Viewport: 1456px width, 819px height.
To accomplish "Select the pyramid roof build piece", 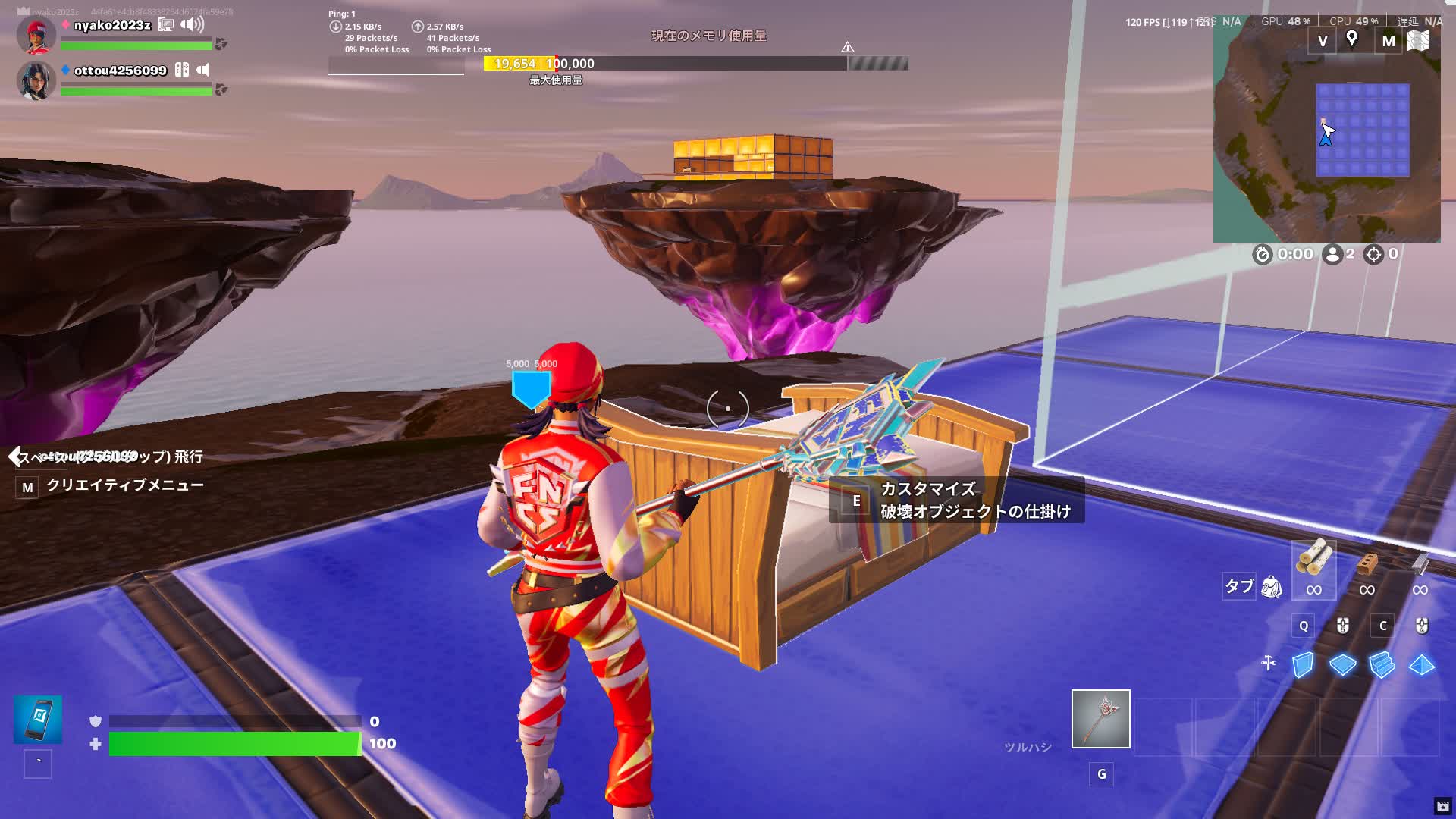I will click(1421, 665).
